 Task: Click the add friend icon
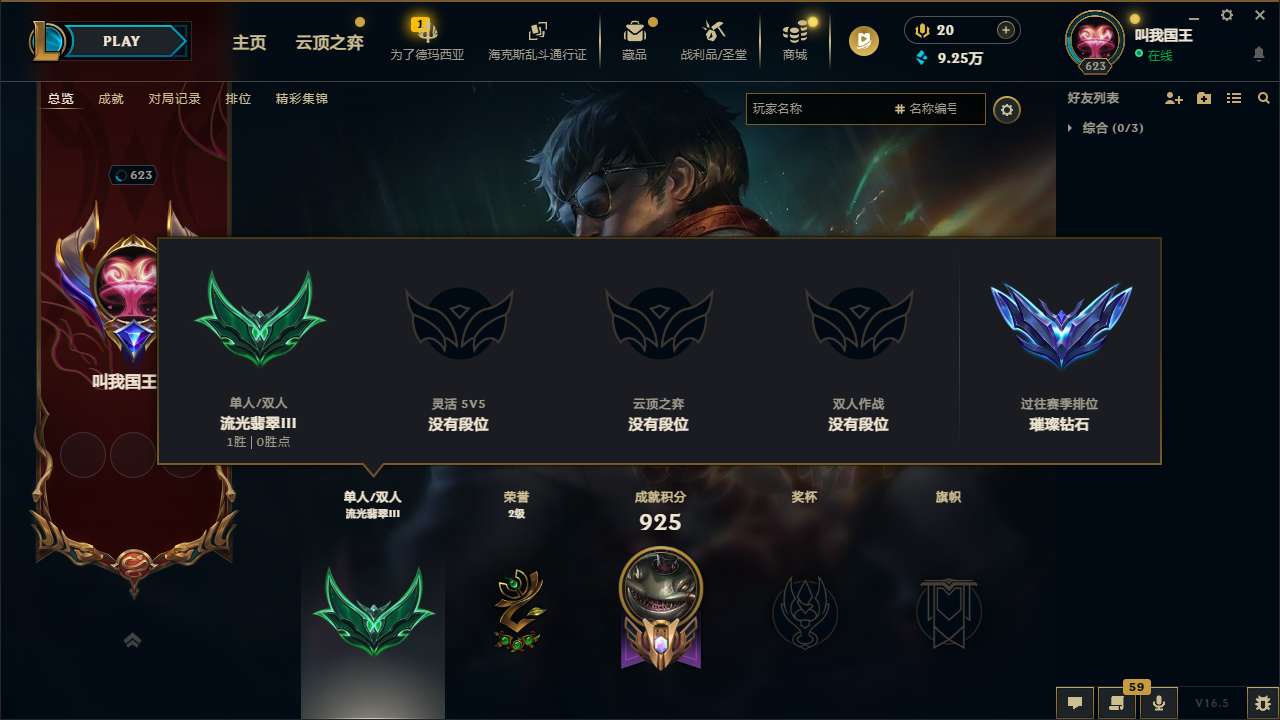[x=1174, y=98]
